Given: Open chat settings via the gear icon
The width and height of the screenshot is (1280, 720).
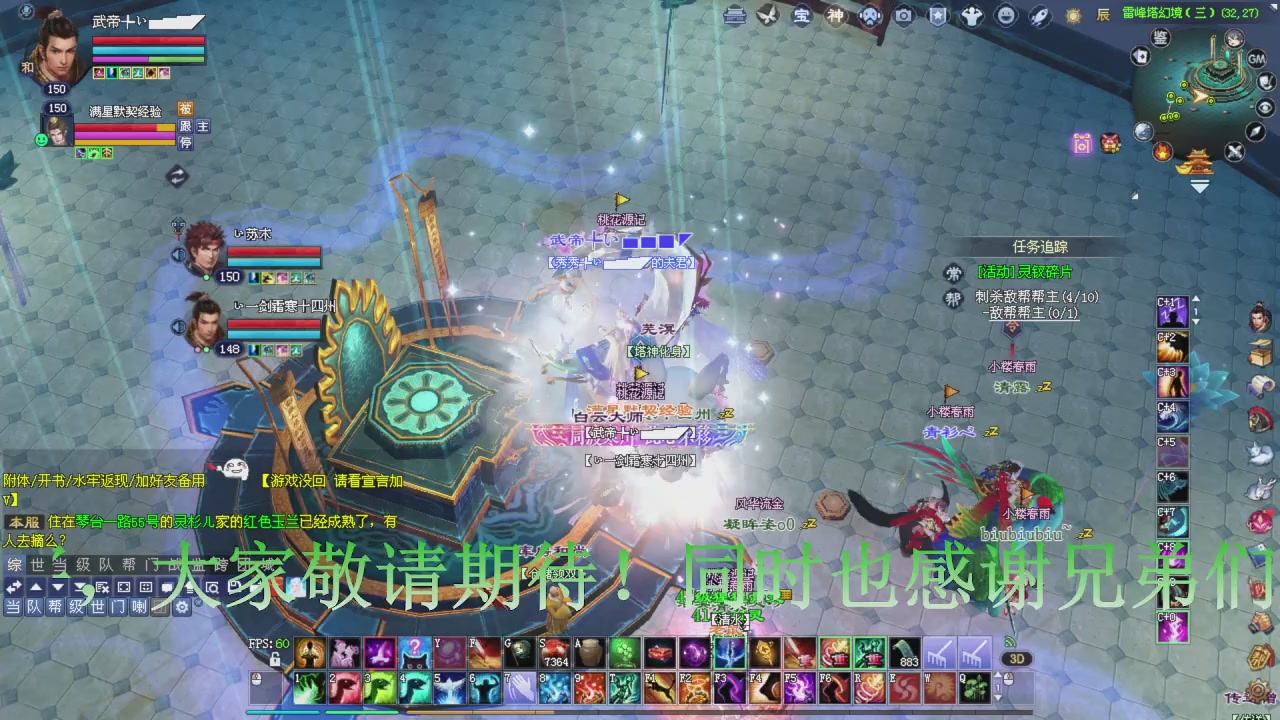Looking at the screenshot, I should point(182,607).
